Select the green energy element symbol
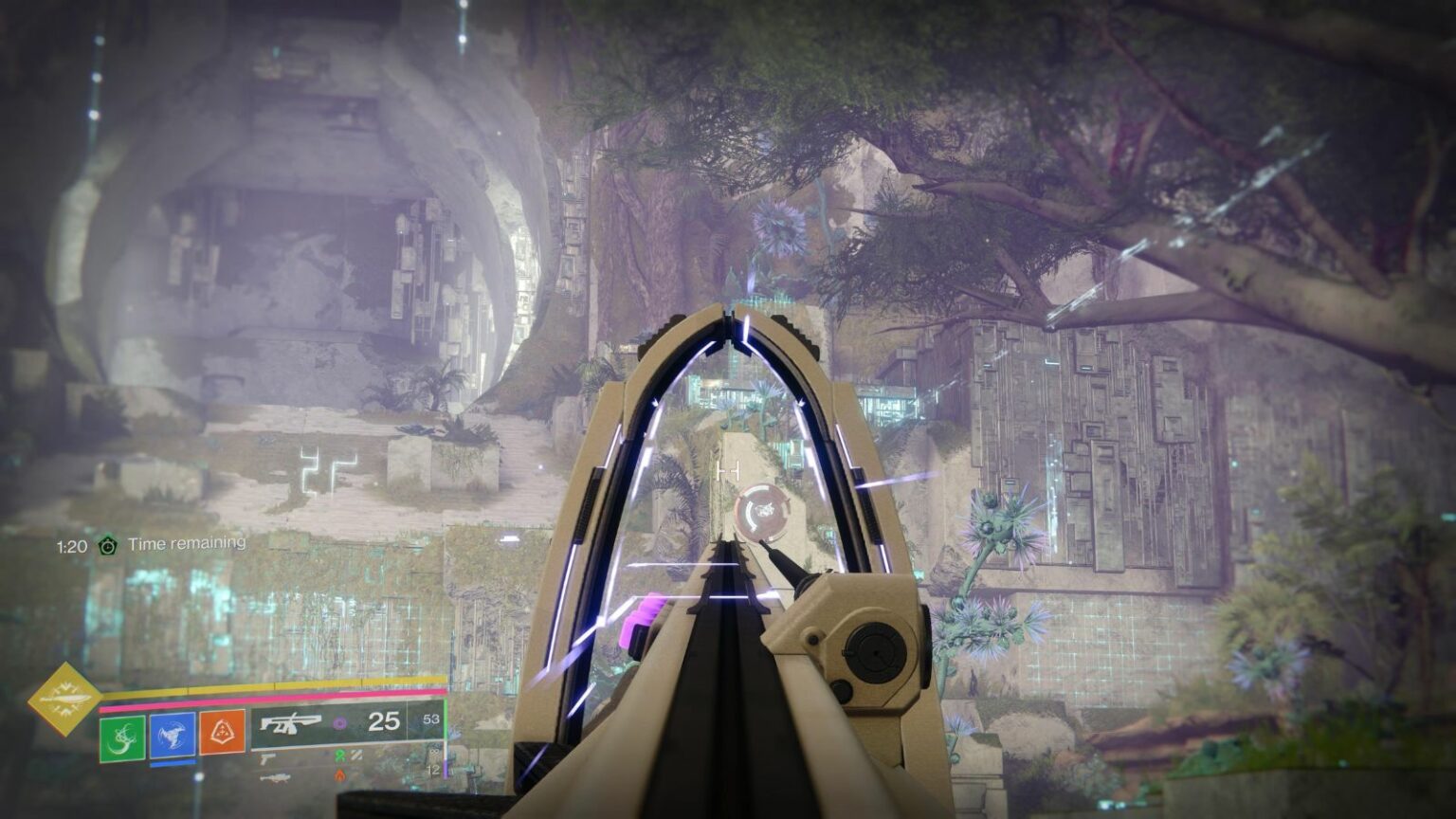 click(x=338, y=755)
